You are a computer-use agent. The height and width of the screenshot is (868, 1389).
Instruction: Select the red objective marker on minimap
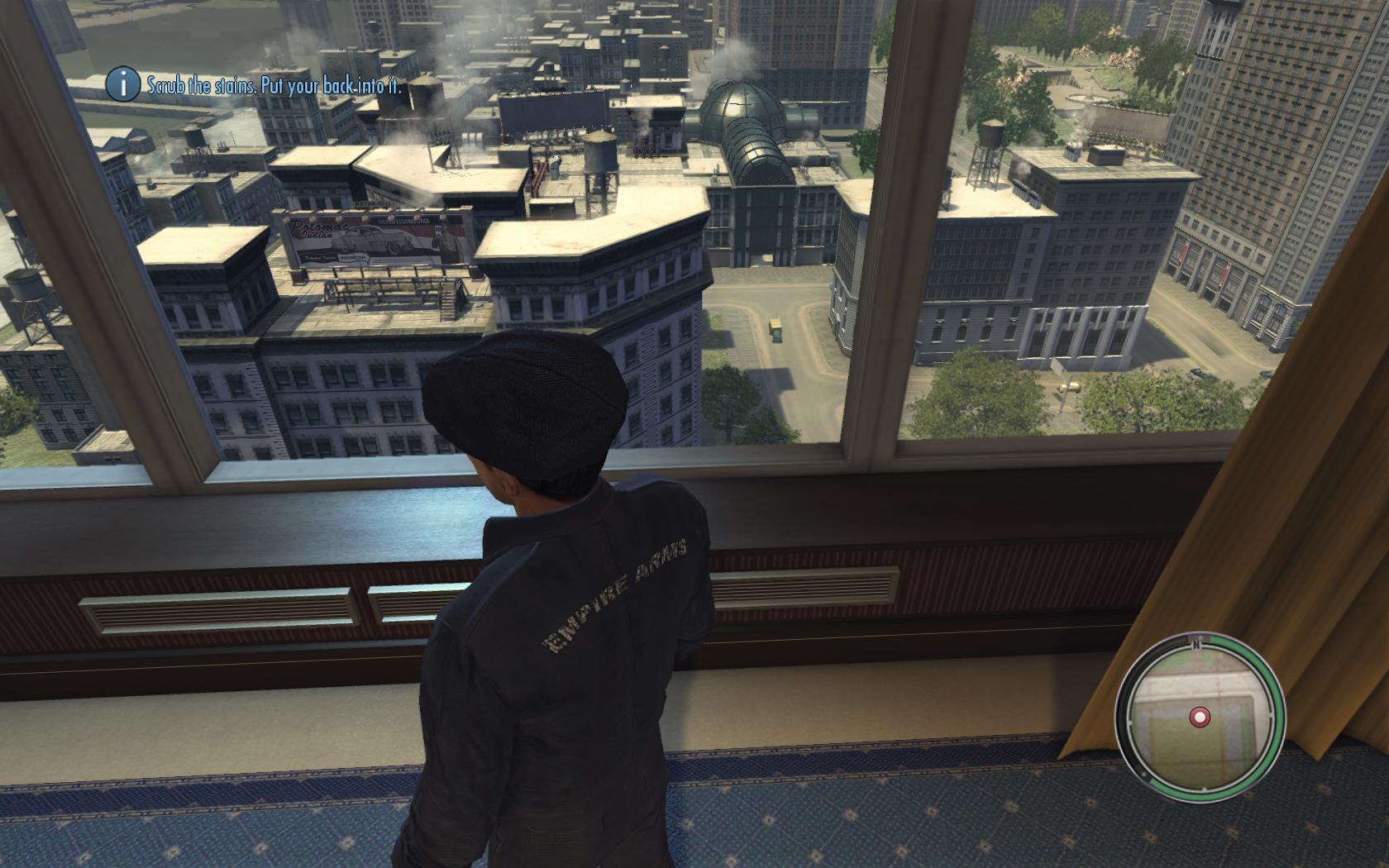coord(1199,717)
